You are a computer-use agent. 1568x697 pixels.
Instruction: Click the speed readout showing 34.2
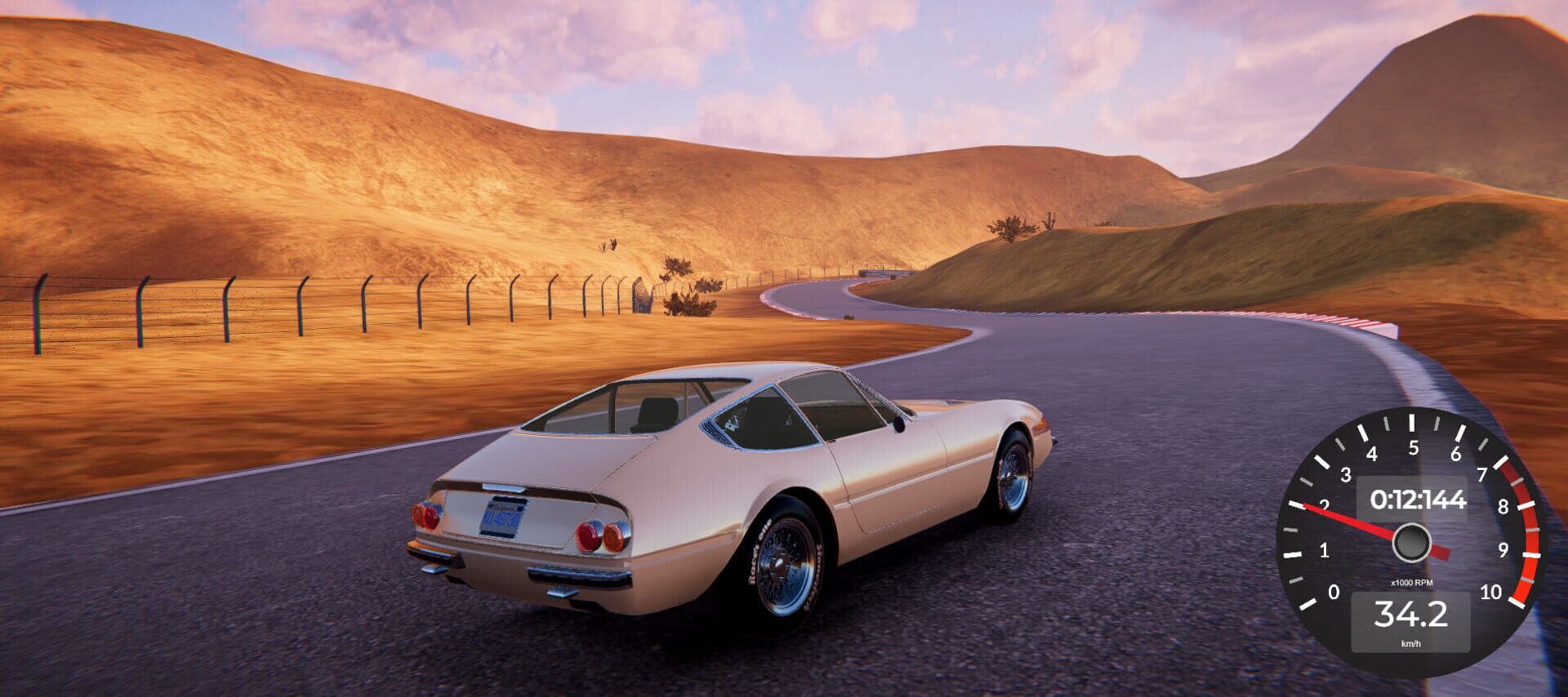(x=1414, y=614)
